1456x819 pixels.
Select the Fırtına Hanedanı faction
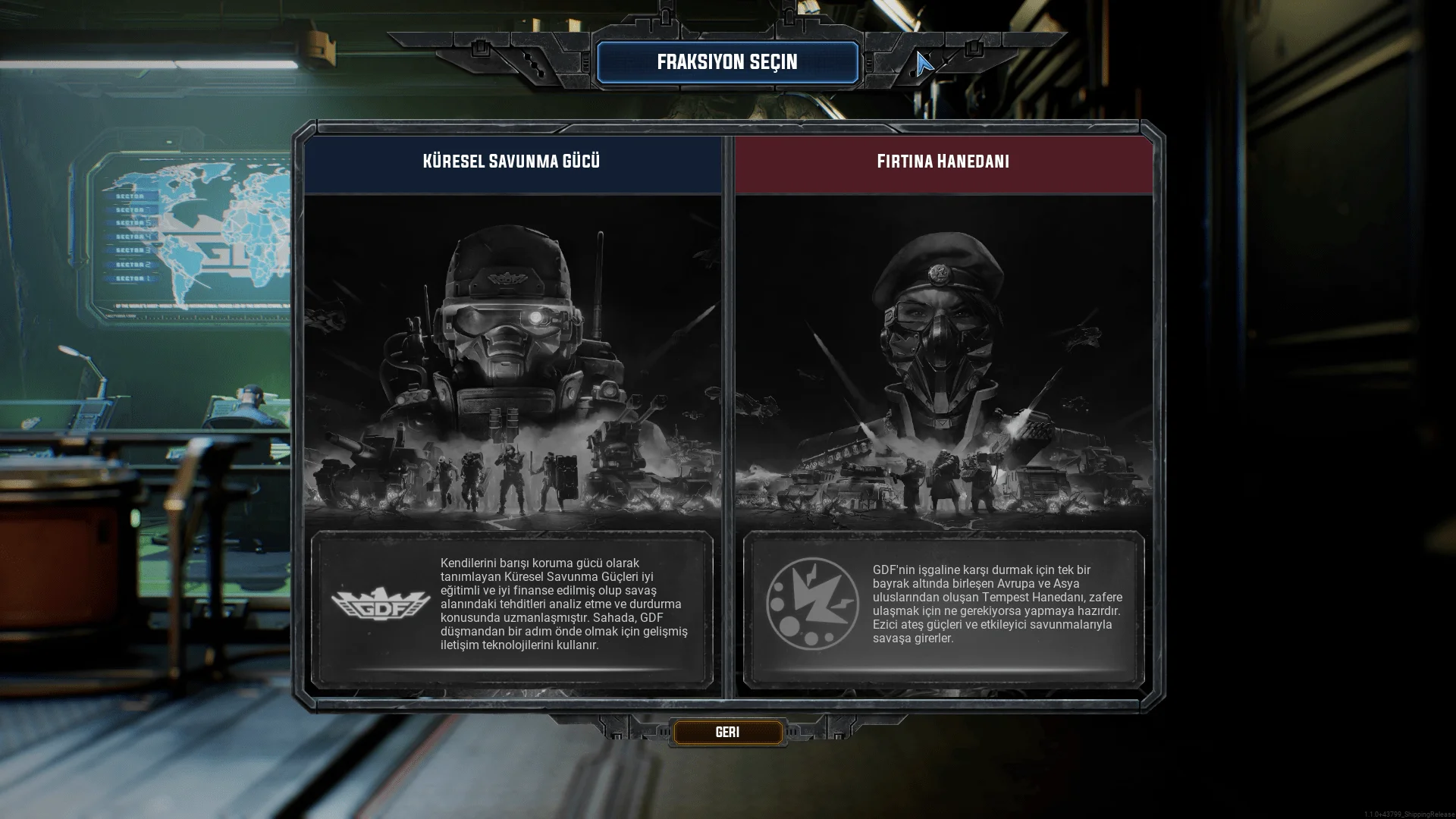click(943, 364)
